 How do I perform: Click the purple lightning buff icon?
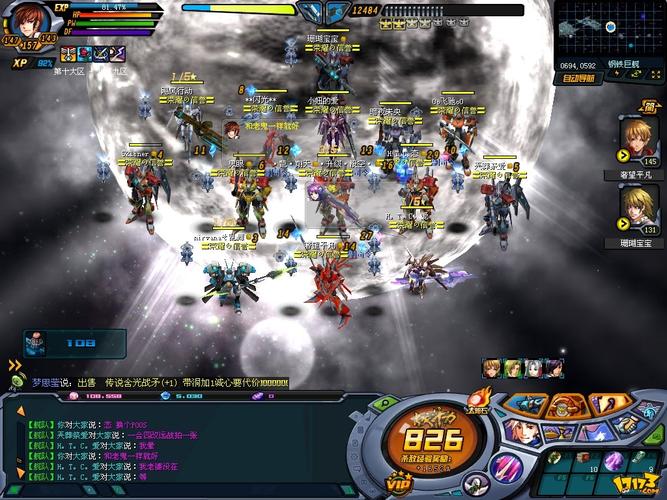[x=120, y=53]
